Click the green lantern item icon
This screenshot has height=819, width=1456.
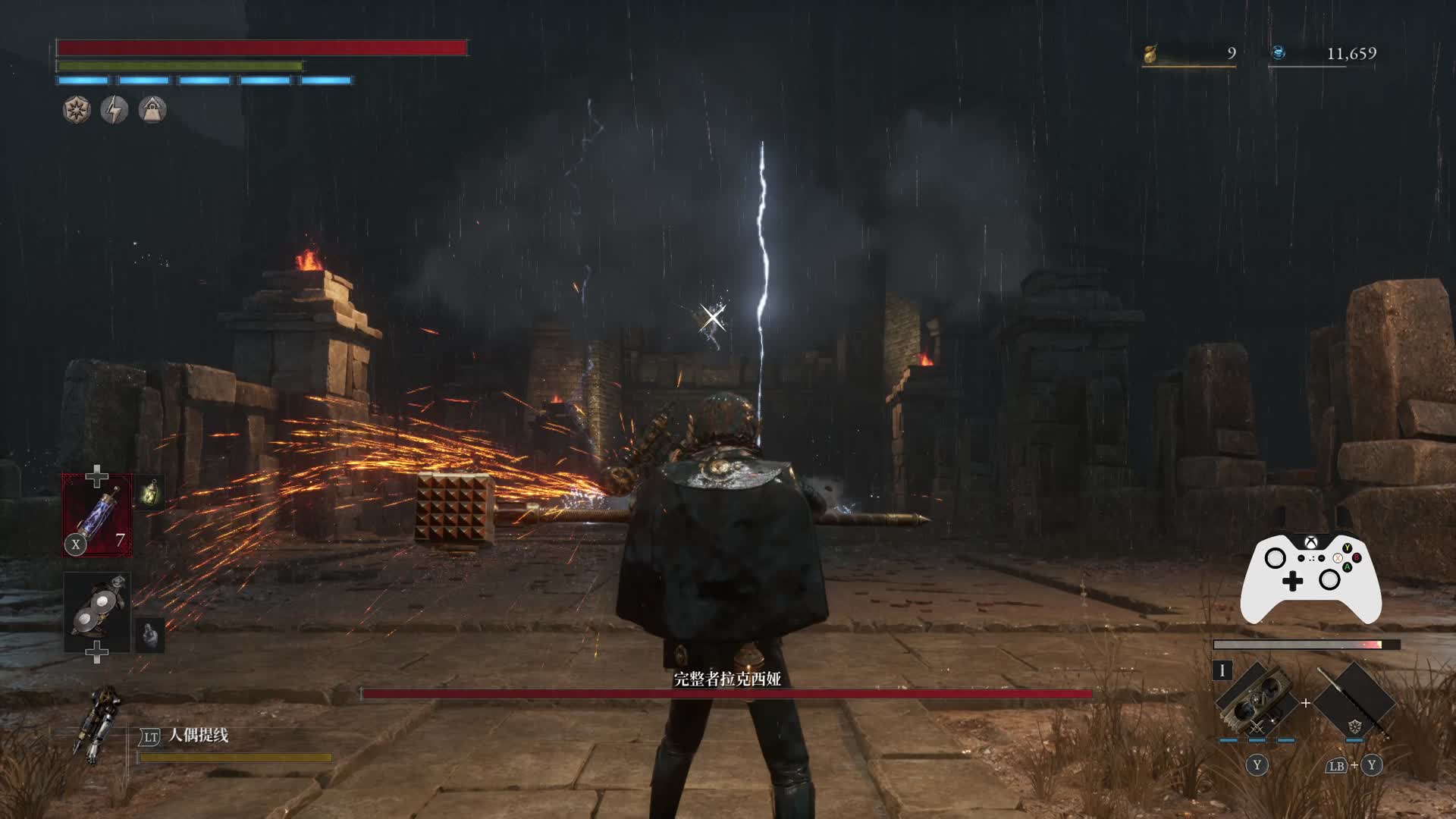pos(150,494)
